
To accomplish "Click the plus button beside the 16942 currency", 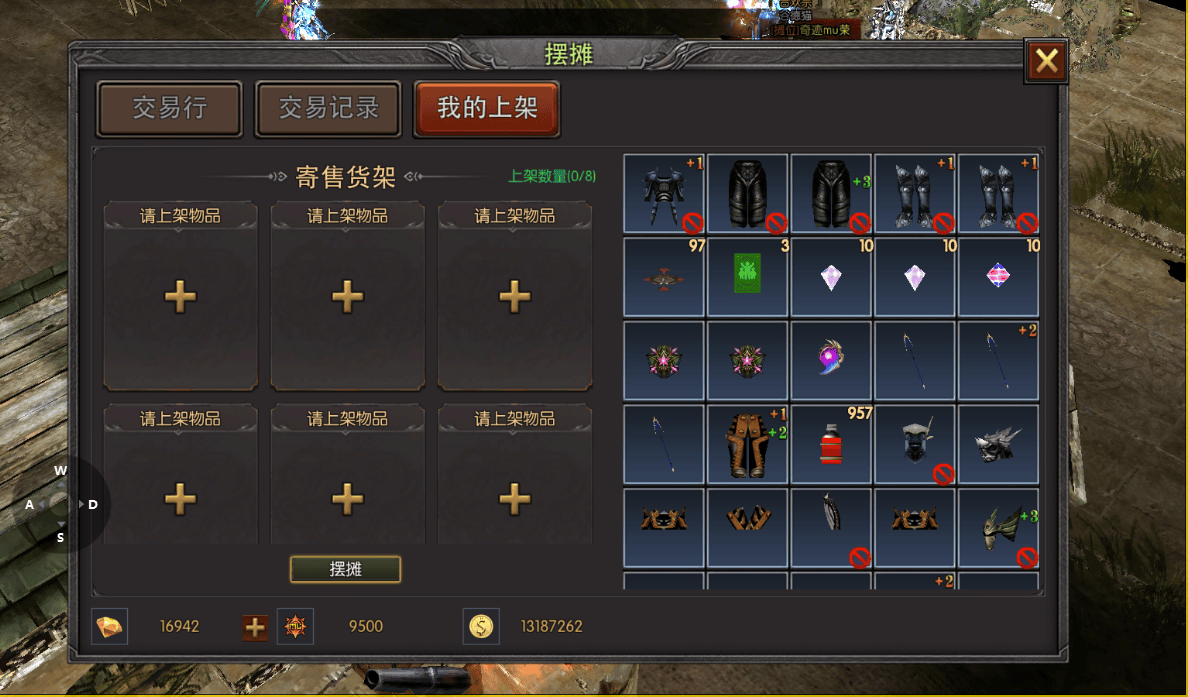I will pos(255,627).
